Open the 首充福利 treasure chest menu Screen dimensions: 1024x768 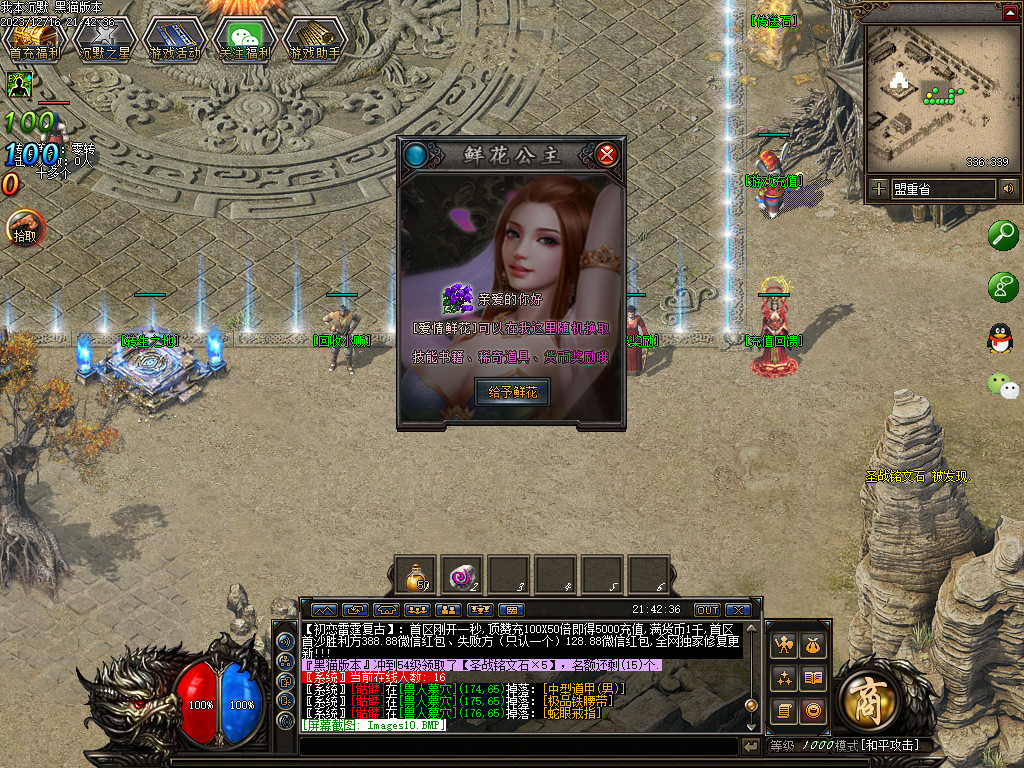(x=35, y=39)
